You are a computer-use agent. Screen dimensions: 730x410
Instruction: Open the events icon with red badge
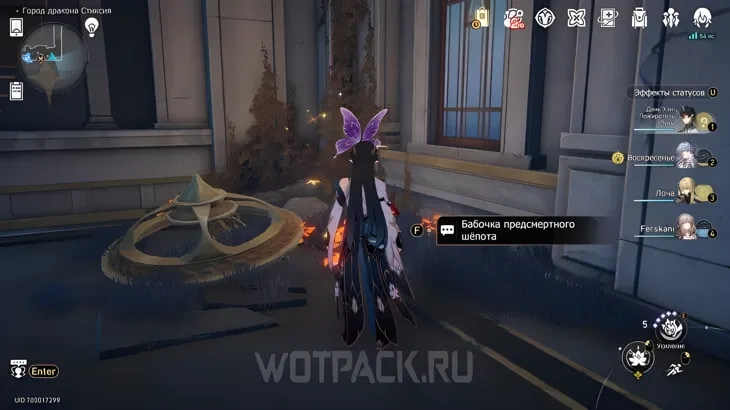513,18
